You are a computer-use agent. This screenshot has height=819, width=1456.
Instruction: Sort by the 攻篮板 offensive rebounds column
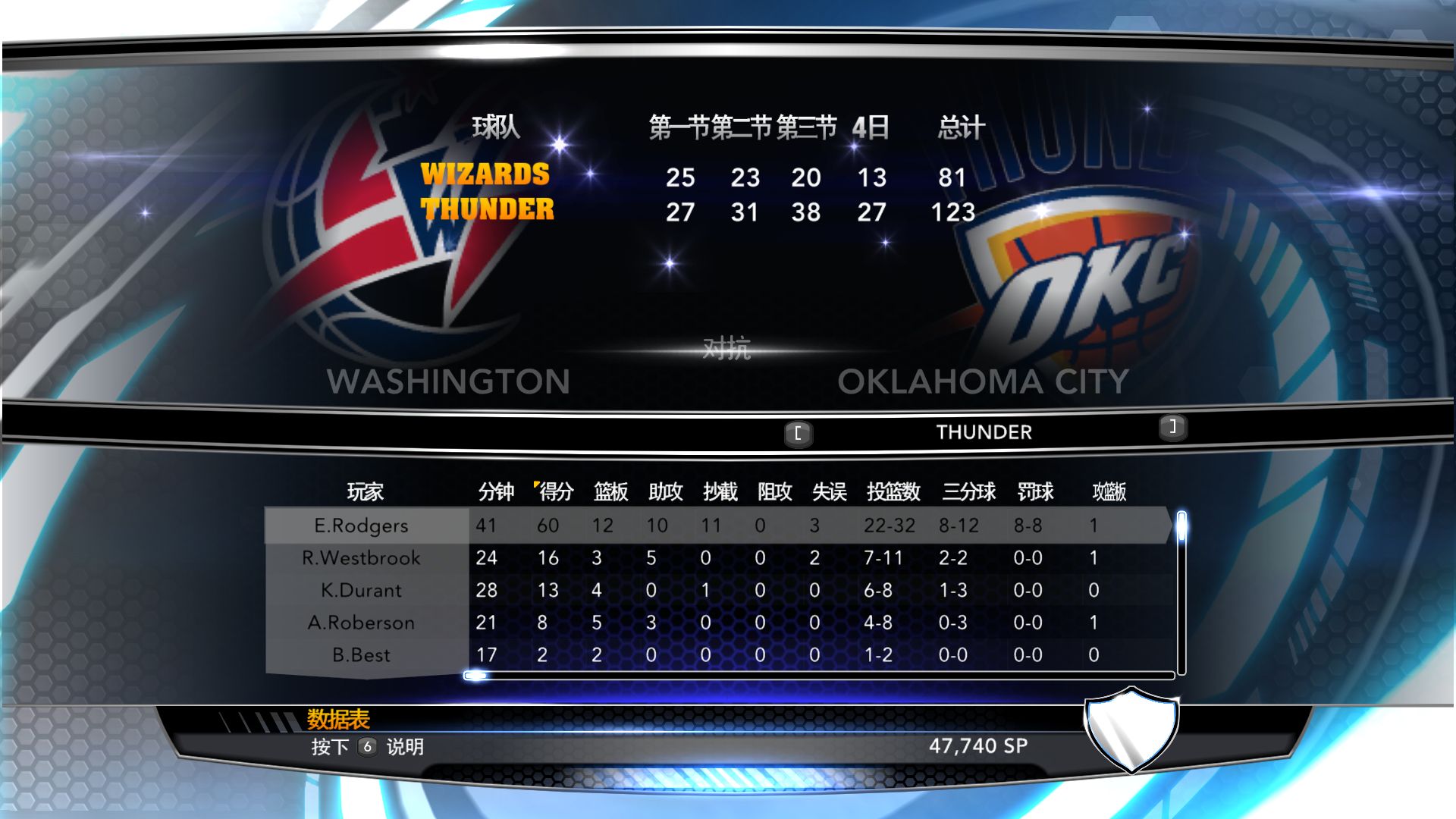1109,492
